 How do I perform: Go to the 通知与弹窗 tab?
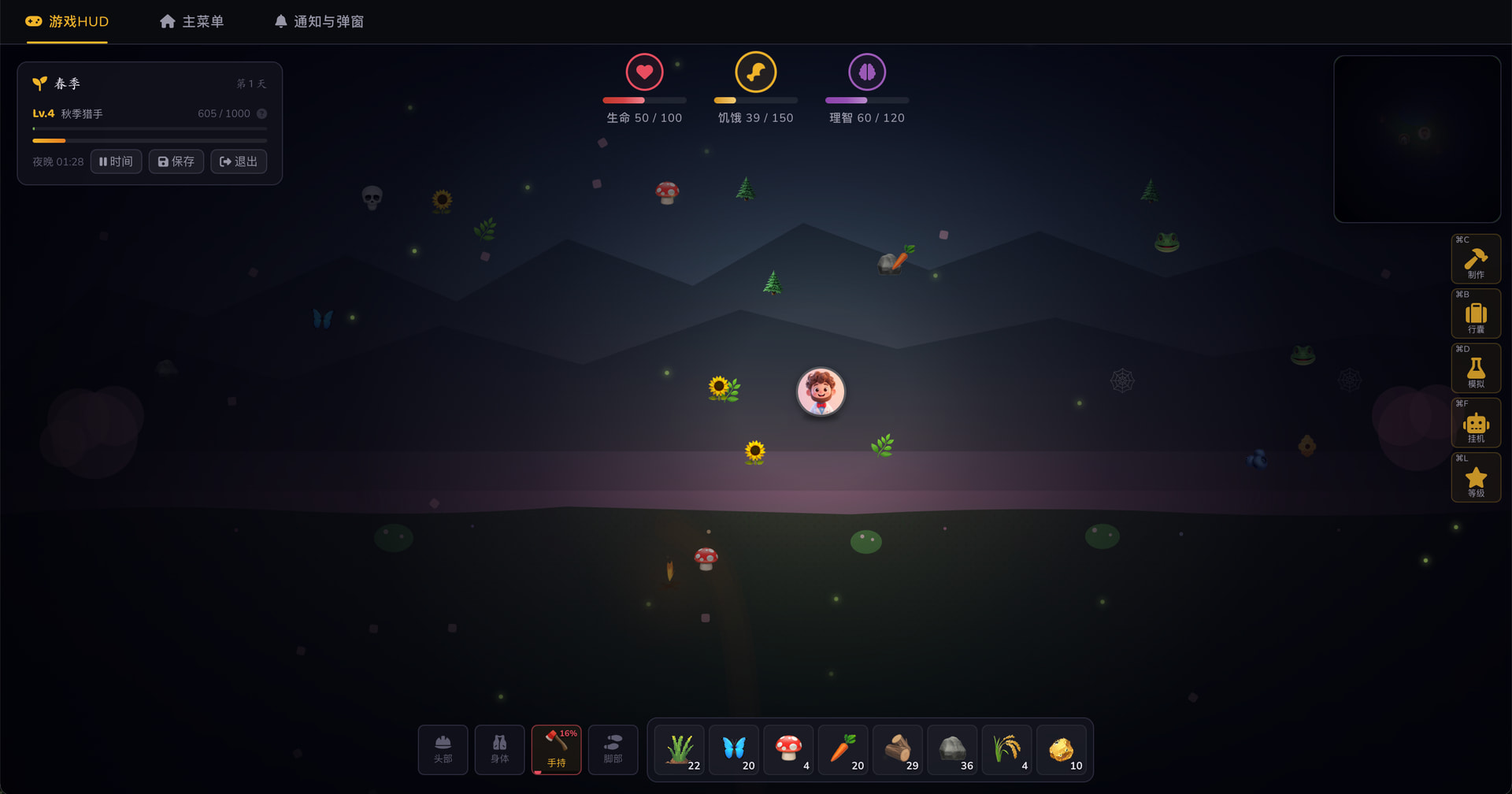click(319, 21)
